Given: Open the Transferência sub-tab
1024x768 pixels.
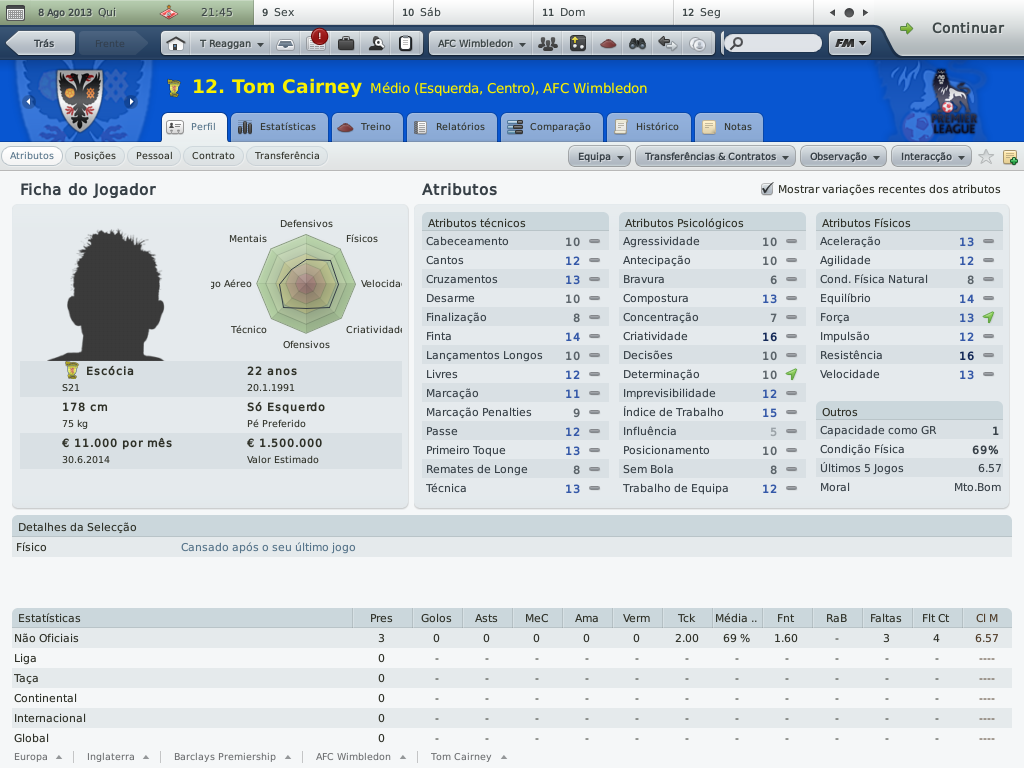Looking at the screenshot, I should pos(287,156).
